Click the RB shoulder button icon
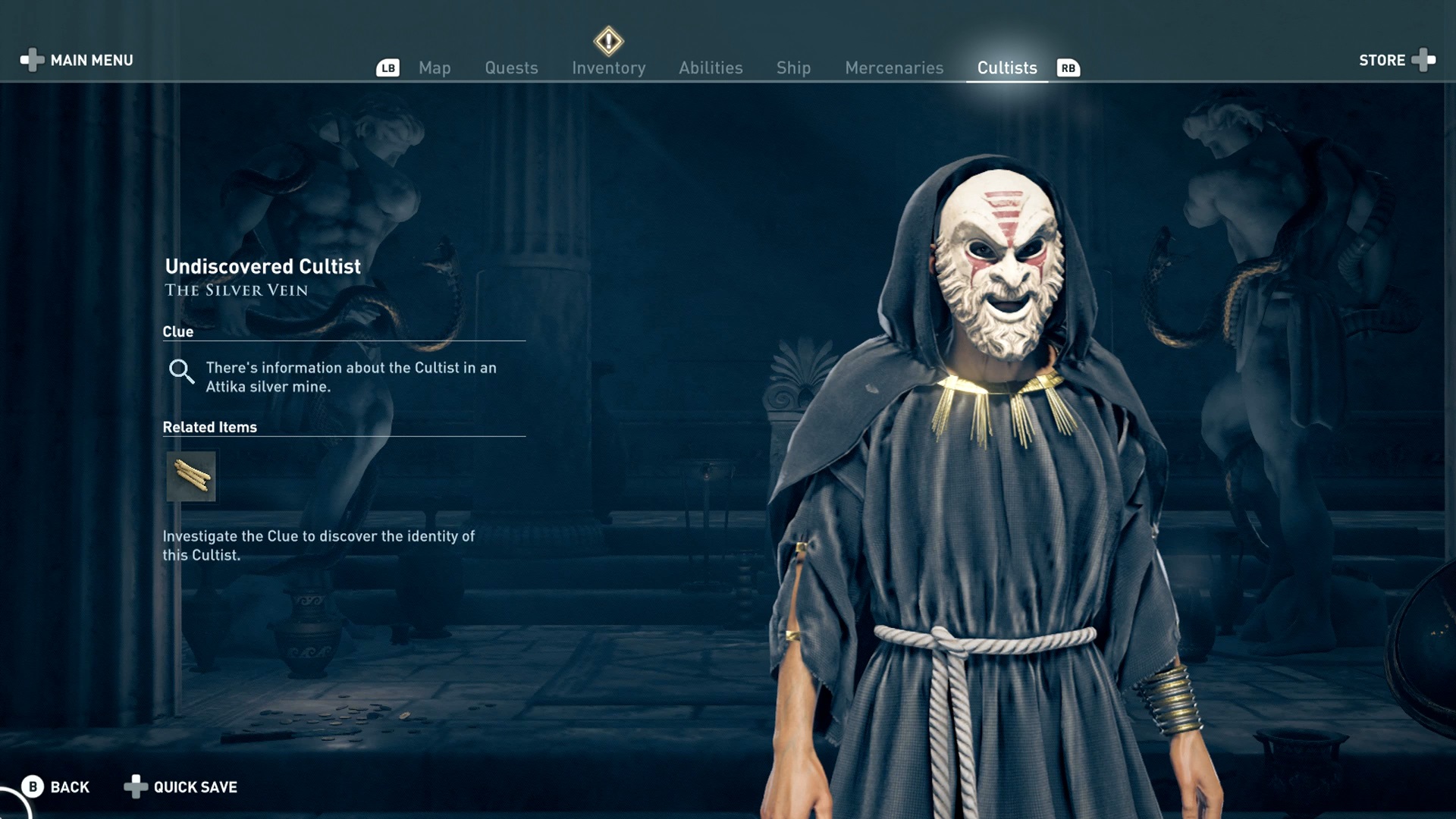Screen dimensions: 1456x819 (x=1068, y=67)
